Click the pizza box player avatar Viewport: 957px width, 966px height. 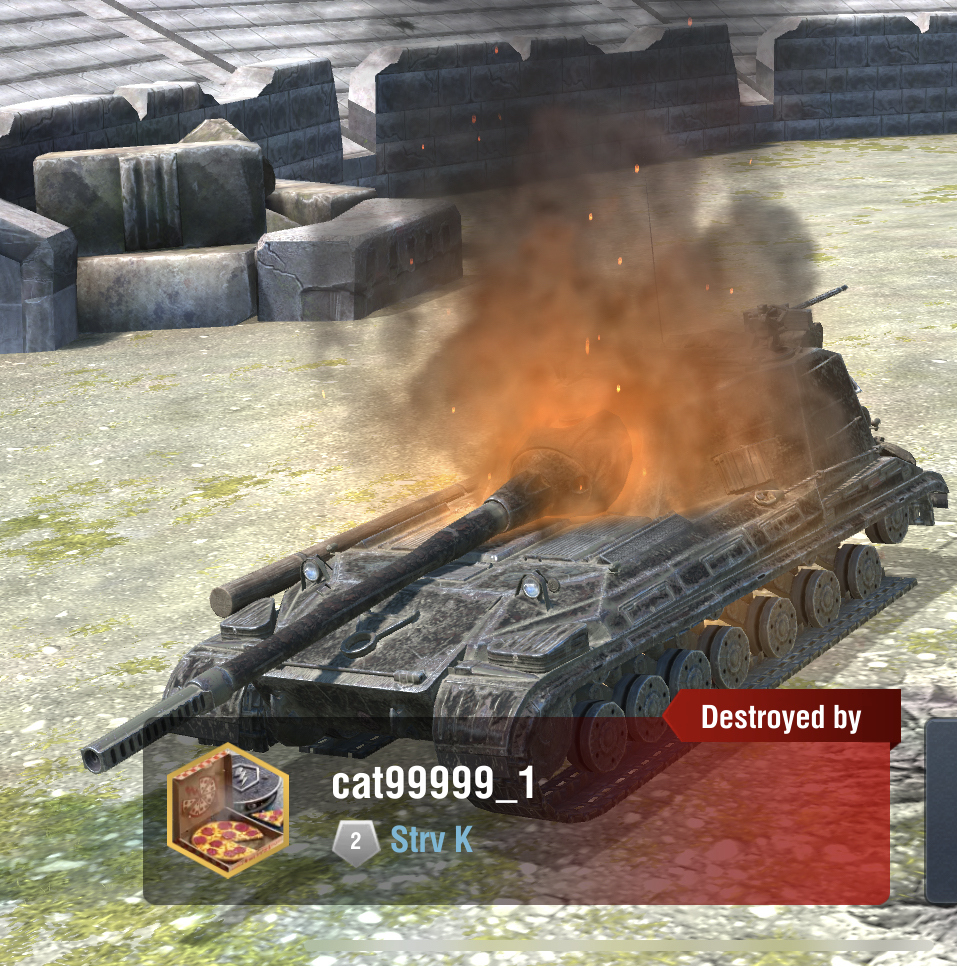click(x=228, y=810)
